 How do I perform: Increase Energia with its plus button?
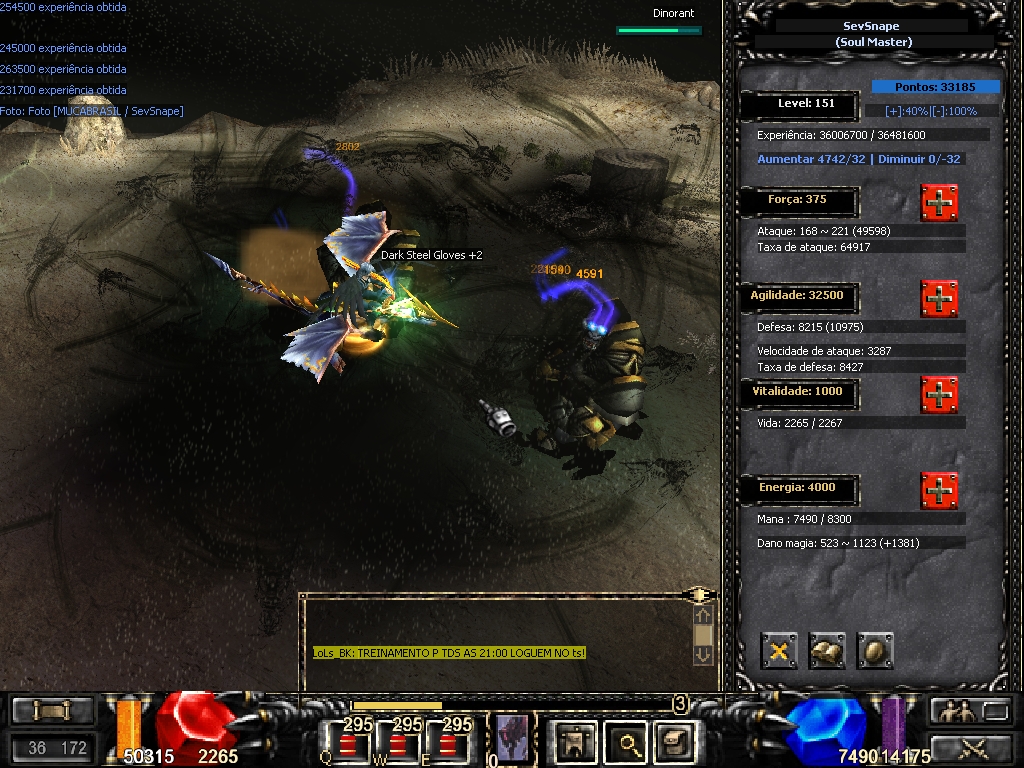click(x=939, y=491)
